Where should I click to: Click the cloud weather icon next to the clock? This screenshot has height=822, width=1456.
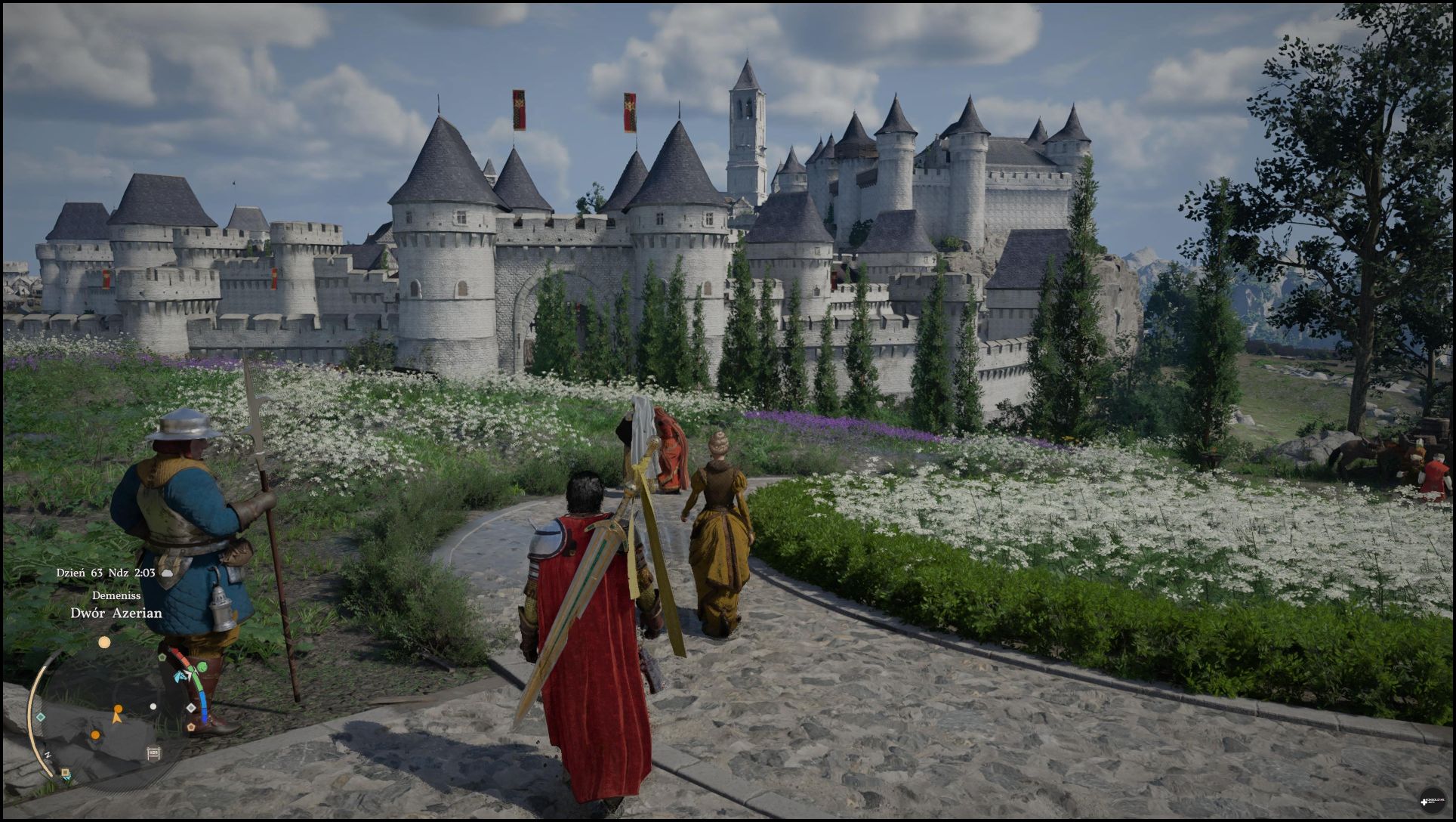point(166,573)
